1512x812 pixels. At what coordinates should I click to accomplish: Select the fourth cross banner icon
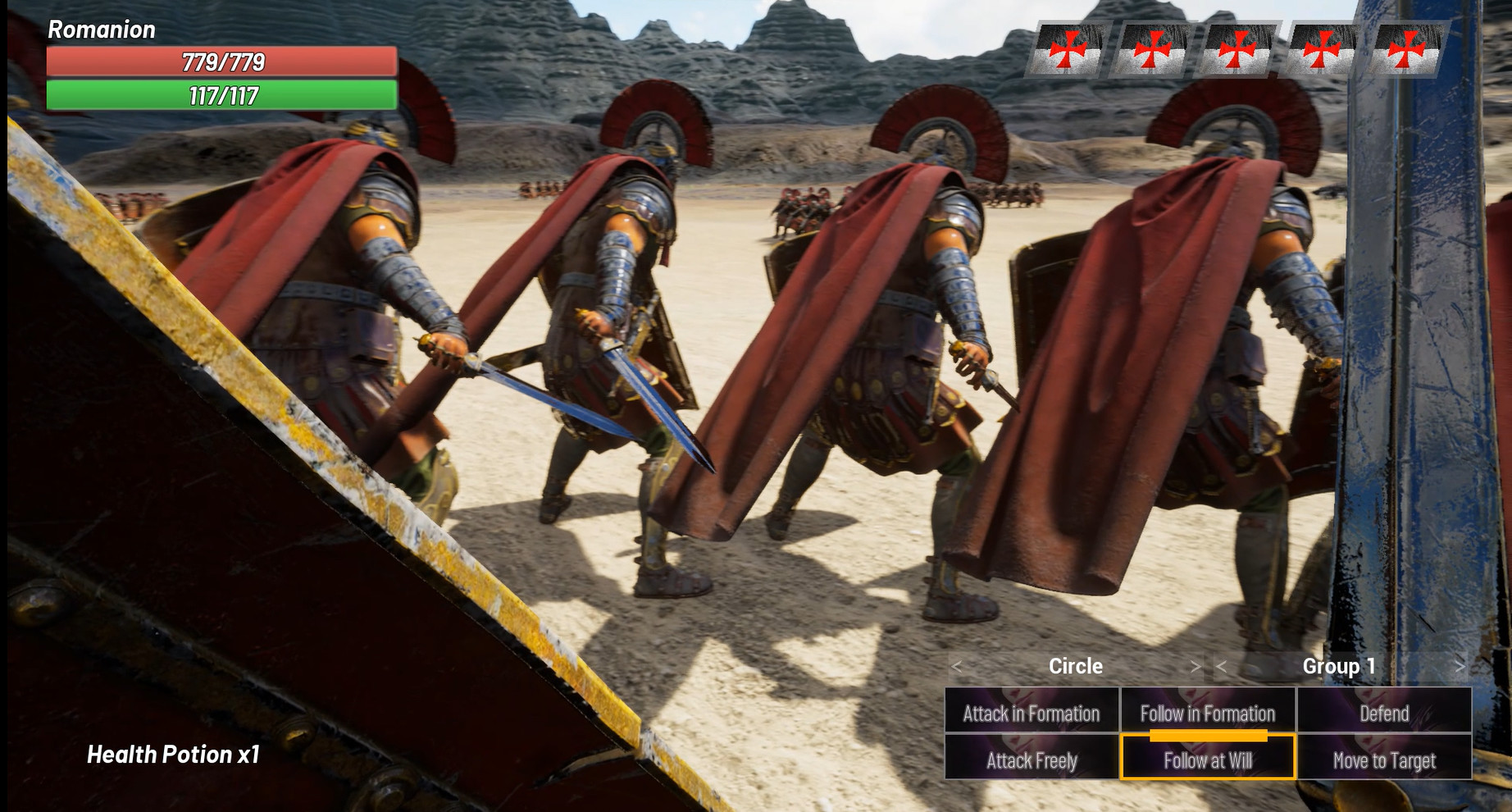[x=1321, y=49]
